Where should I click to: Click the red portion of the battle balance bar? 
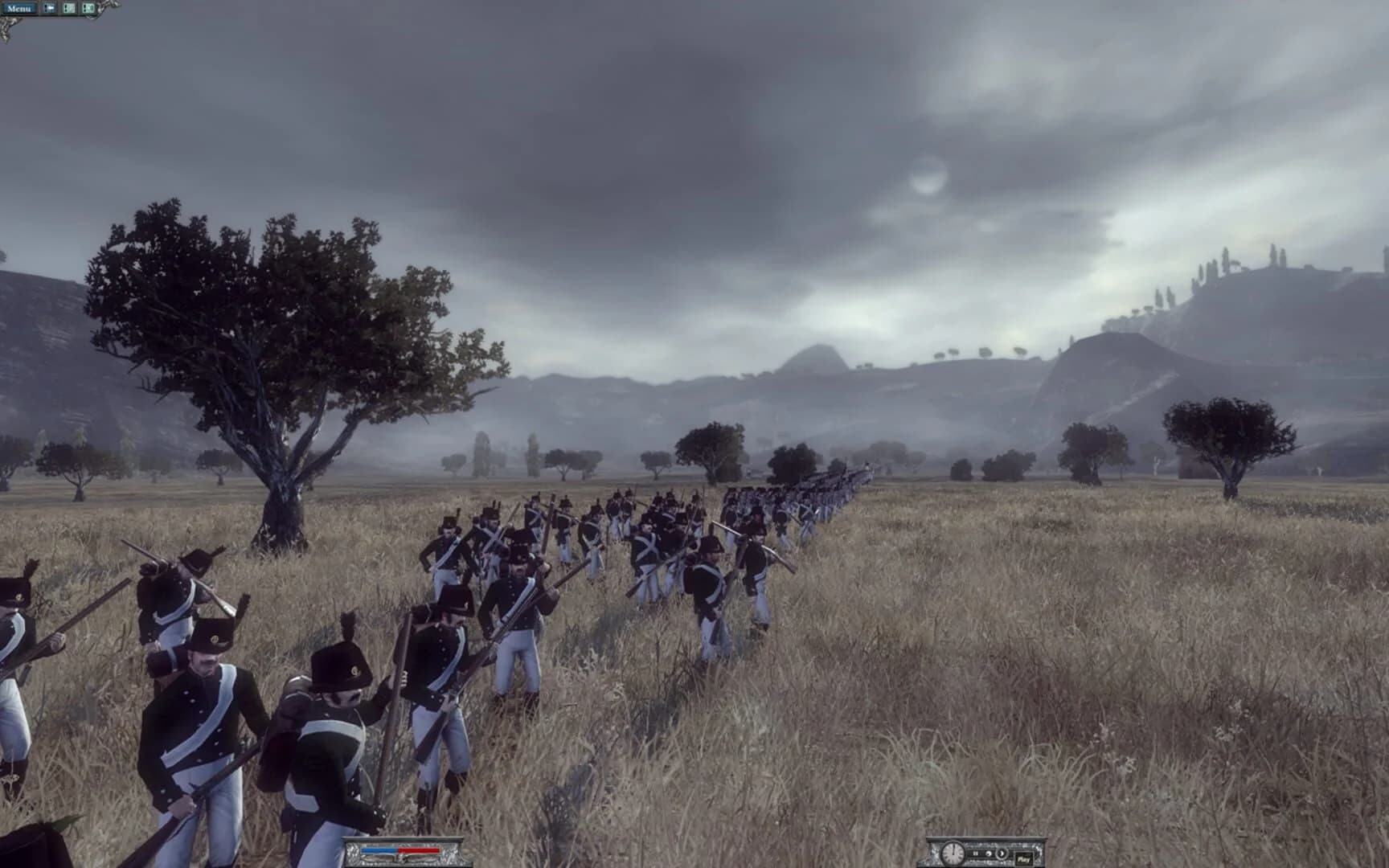[x=418, y=850]
